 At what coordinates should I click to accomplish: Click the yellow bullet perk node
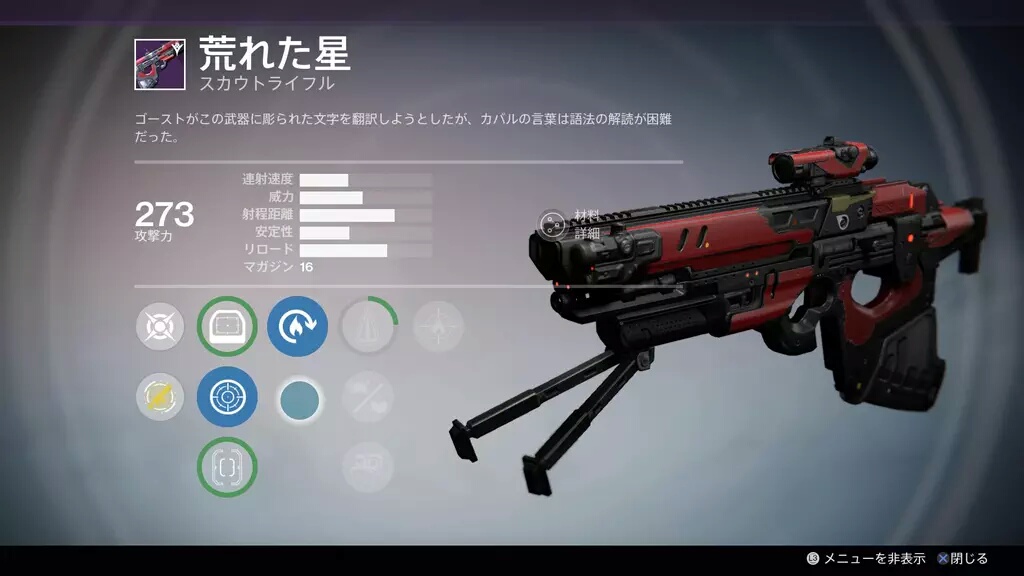point(160,397)
